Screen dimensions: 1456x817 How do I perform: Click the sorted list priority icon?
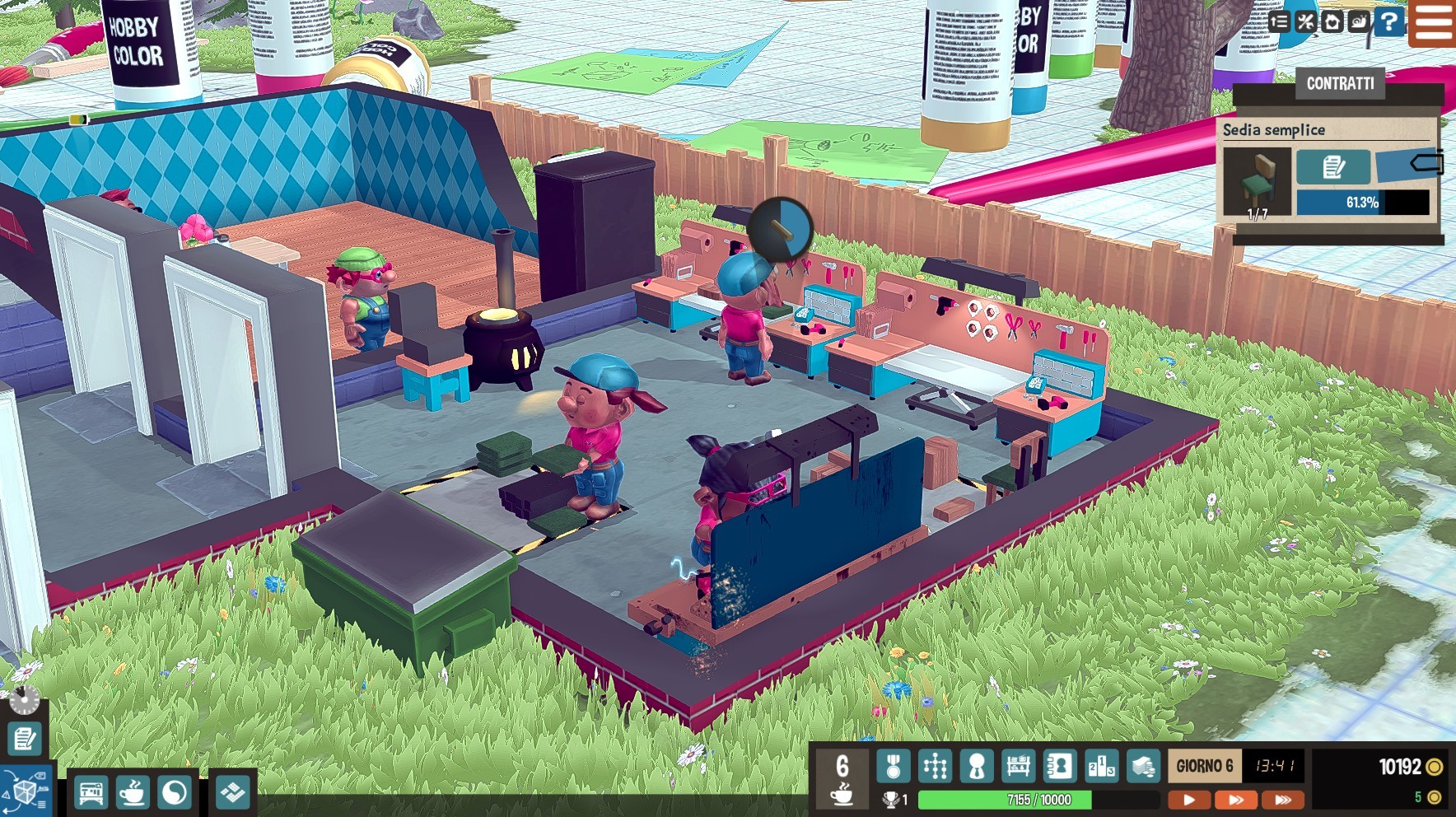pos(1279,22)
